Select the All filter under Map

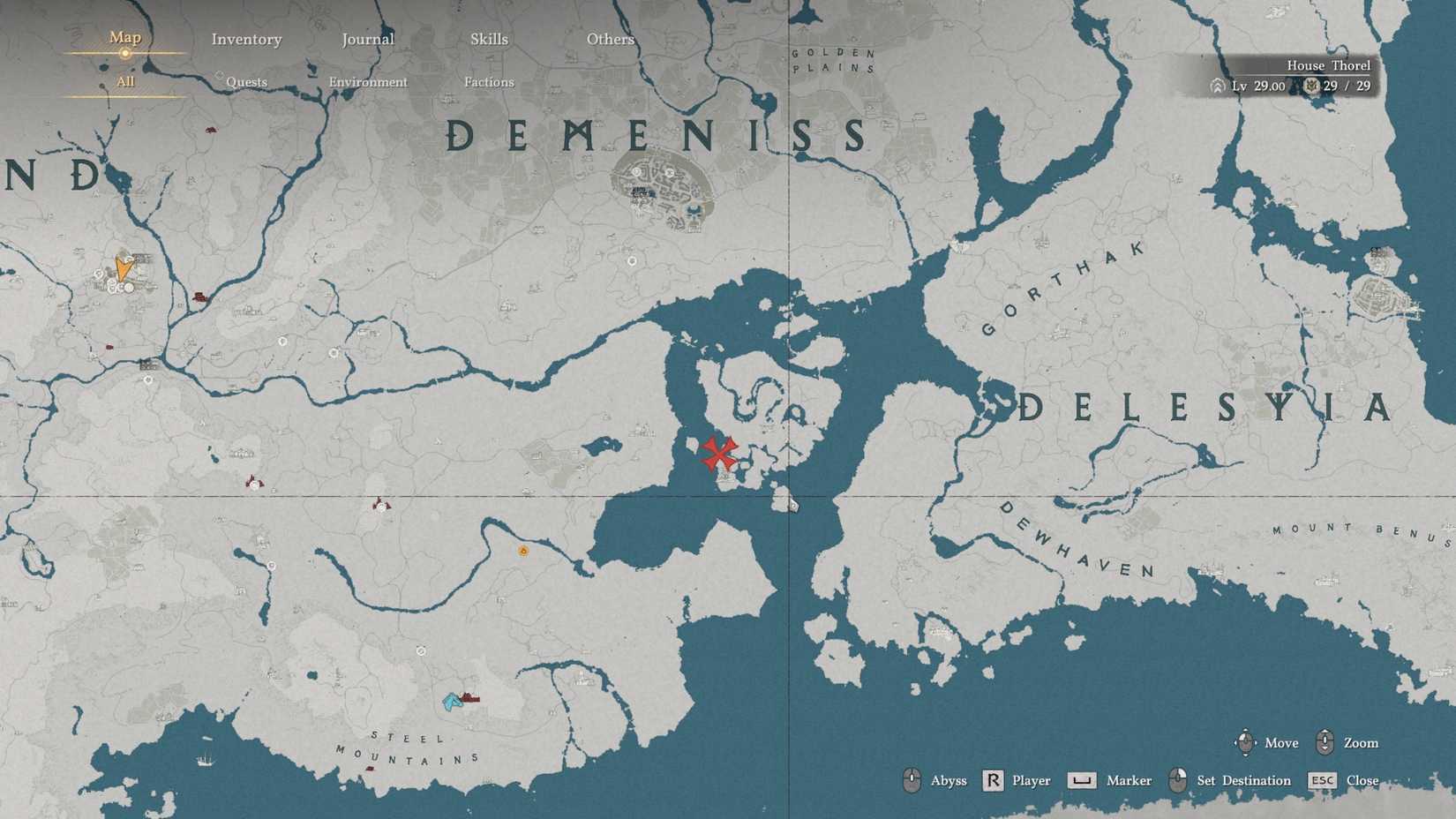pos(126,81)
